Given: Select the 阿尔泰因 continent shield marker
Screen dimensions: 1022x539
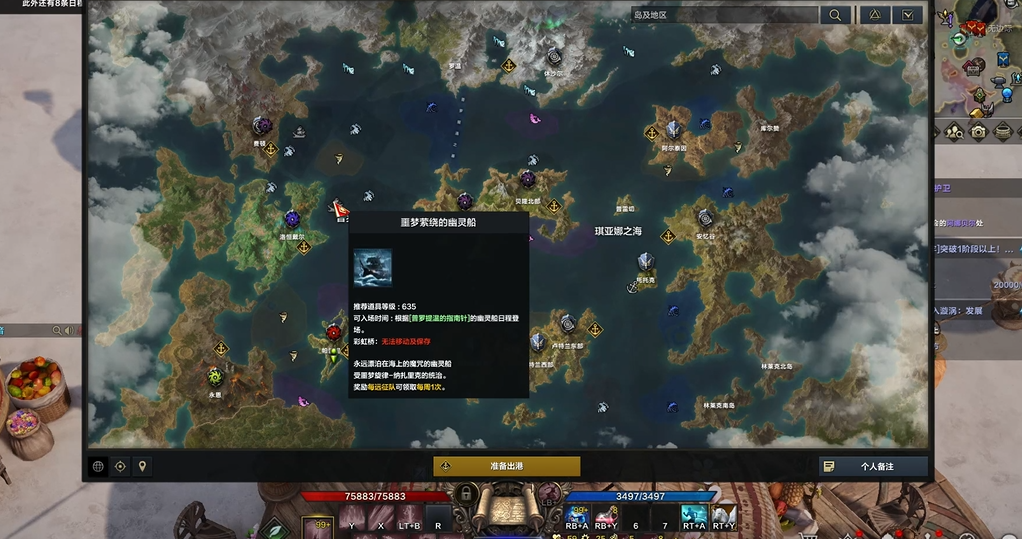Looking at the screenshot, I should click(x=673, y=129).
